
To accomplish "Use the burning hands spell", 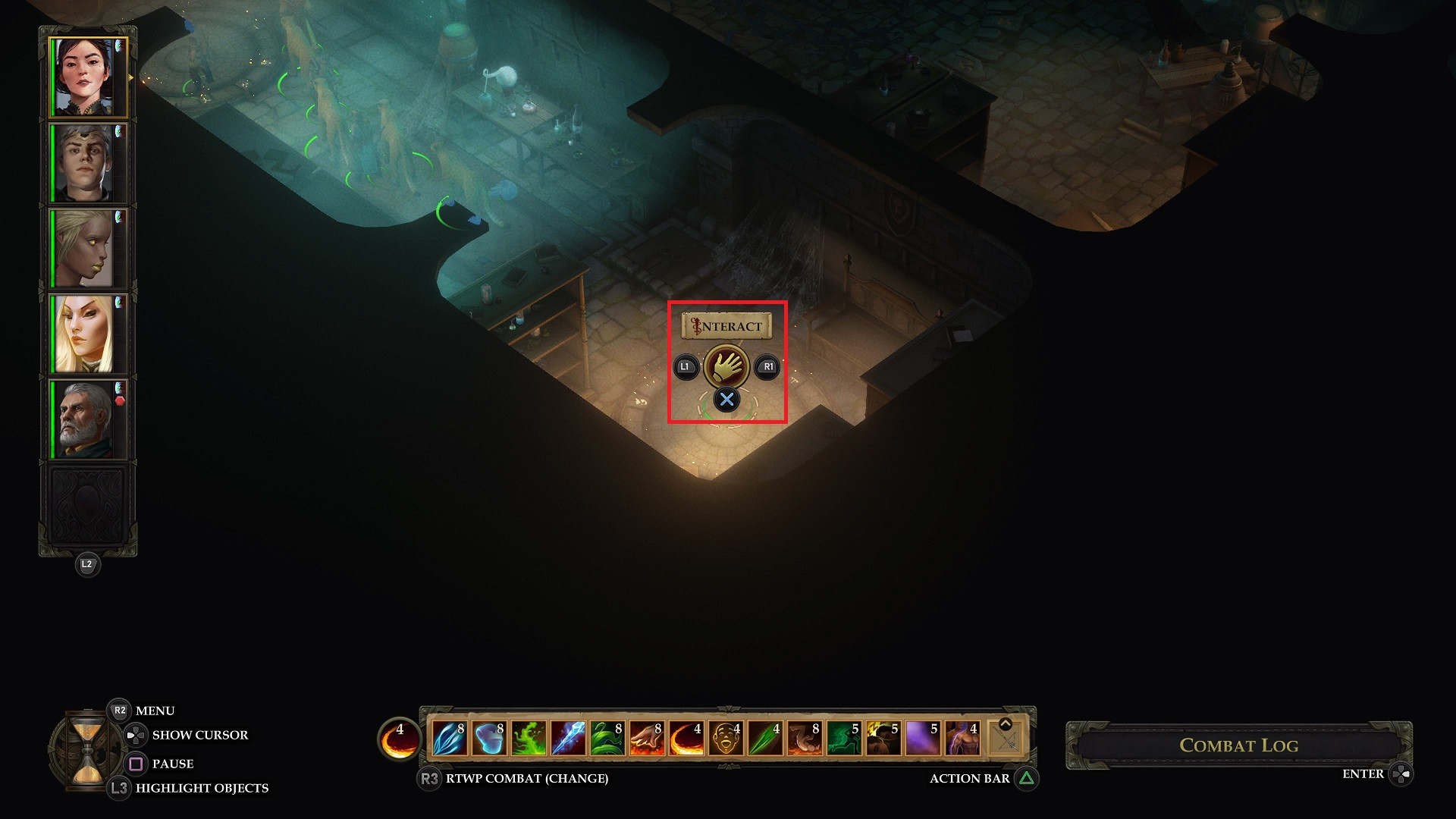I will click(x=647, y=739).
